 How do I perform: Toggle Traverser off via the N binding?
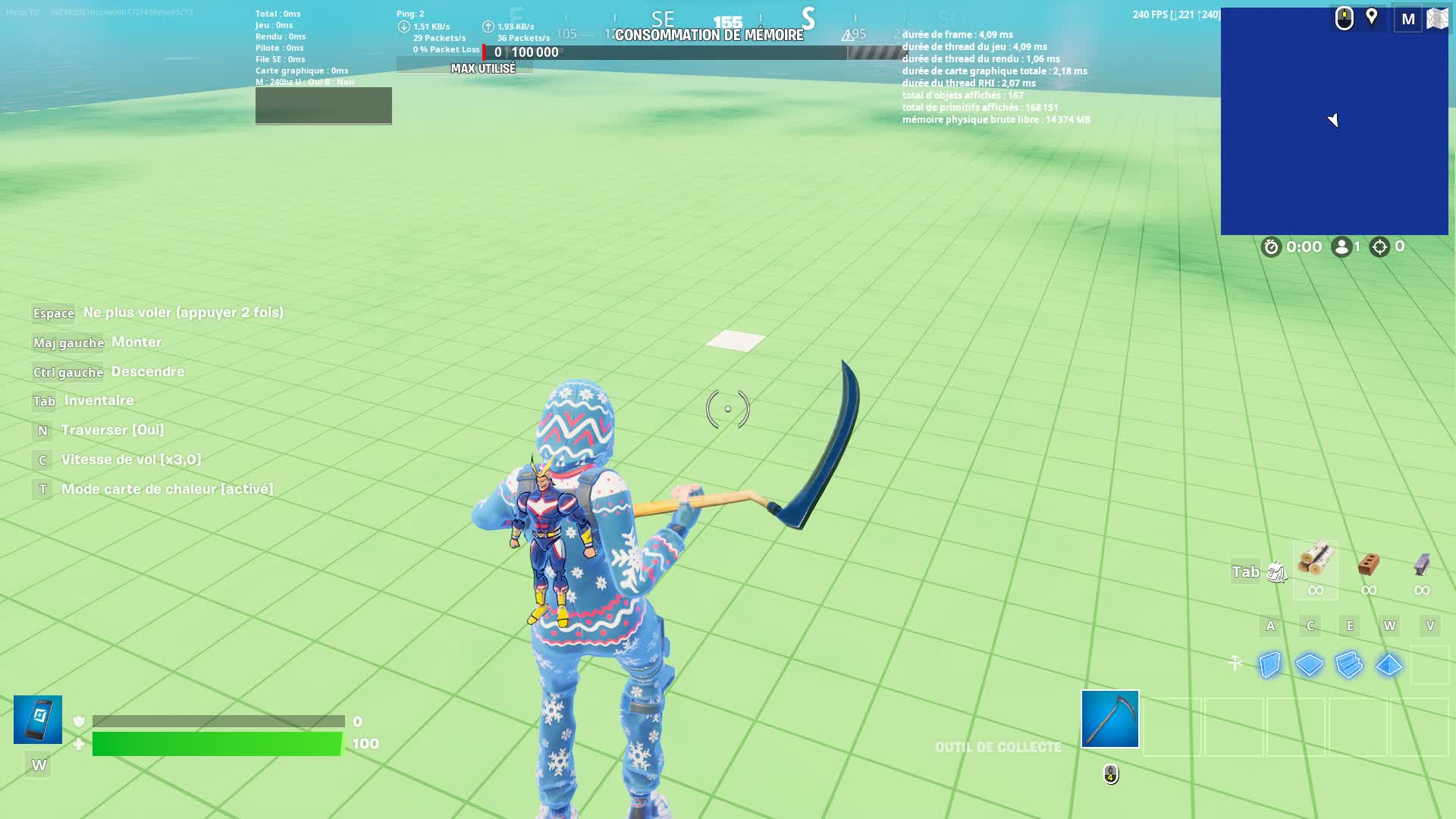tap(42, 430)
